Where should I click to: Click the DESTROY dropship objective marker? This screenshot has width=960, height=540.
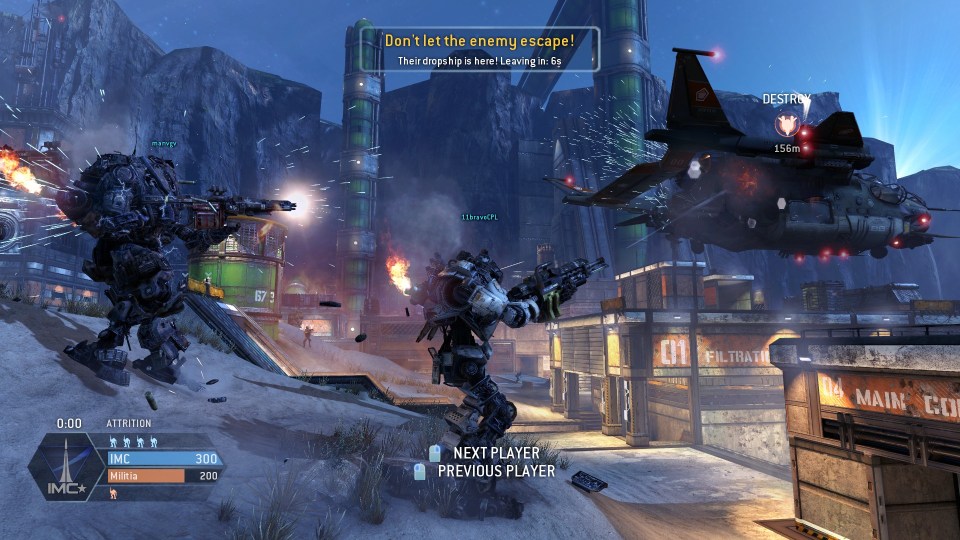pos(787,125)
